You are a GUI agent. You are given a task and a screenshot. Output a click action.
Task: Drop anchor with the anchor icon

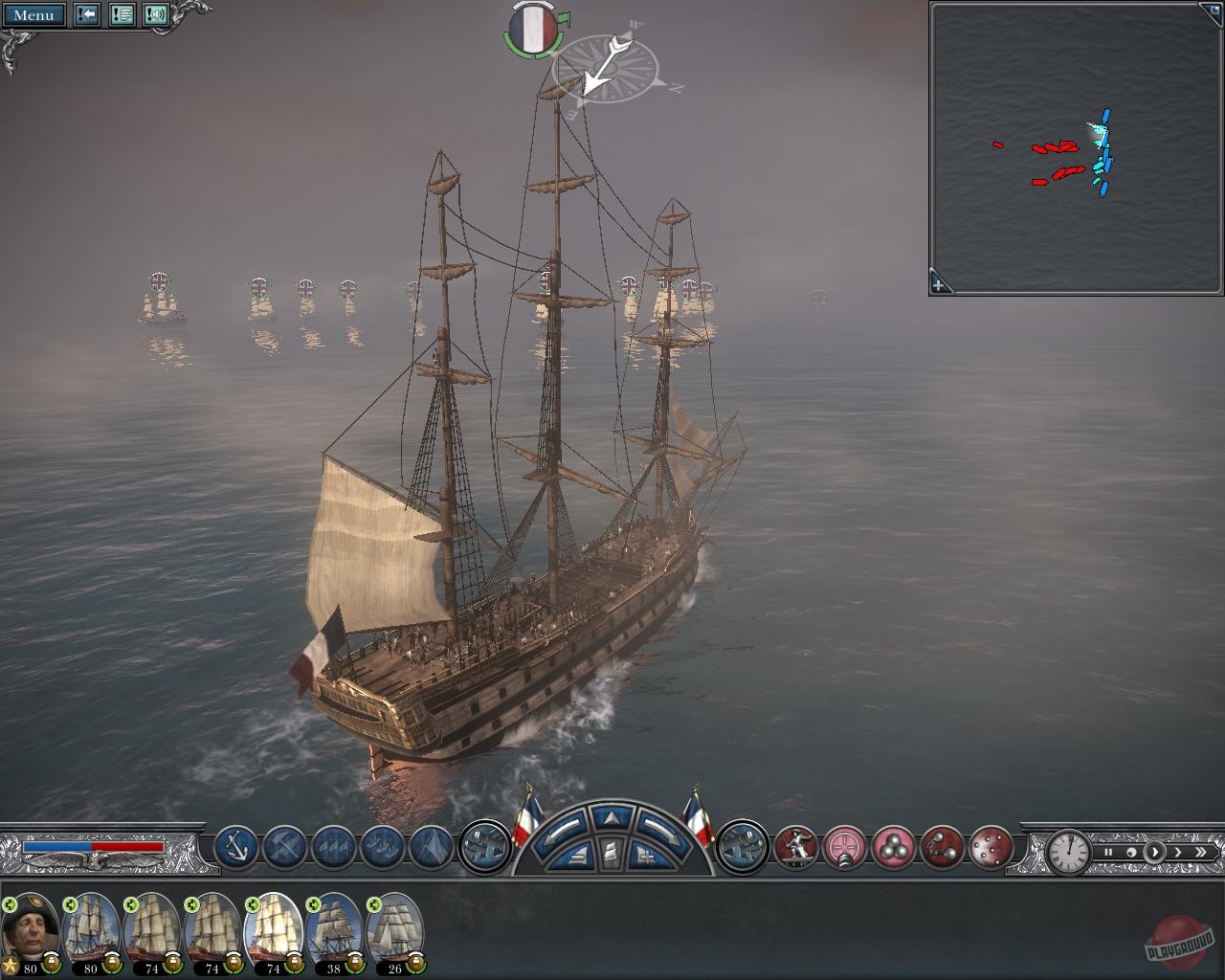coord(235,846)
